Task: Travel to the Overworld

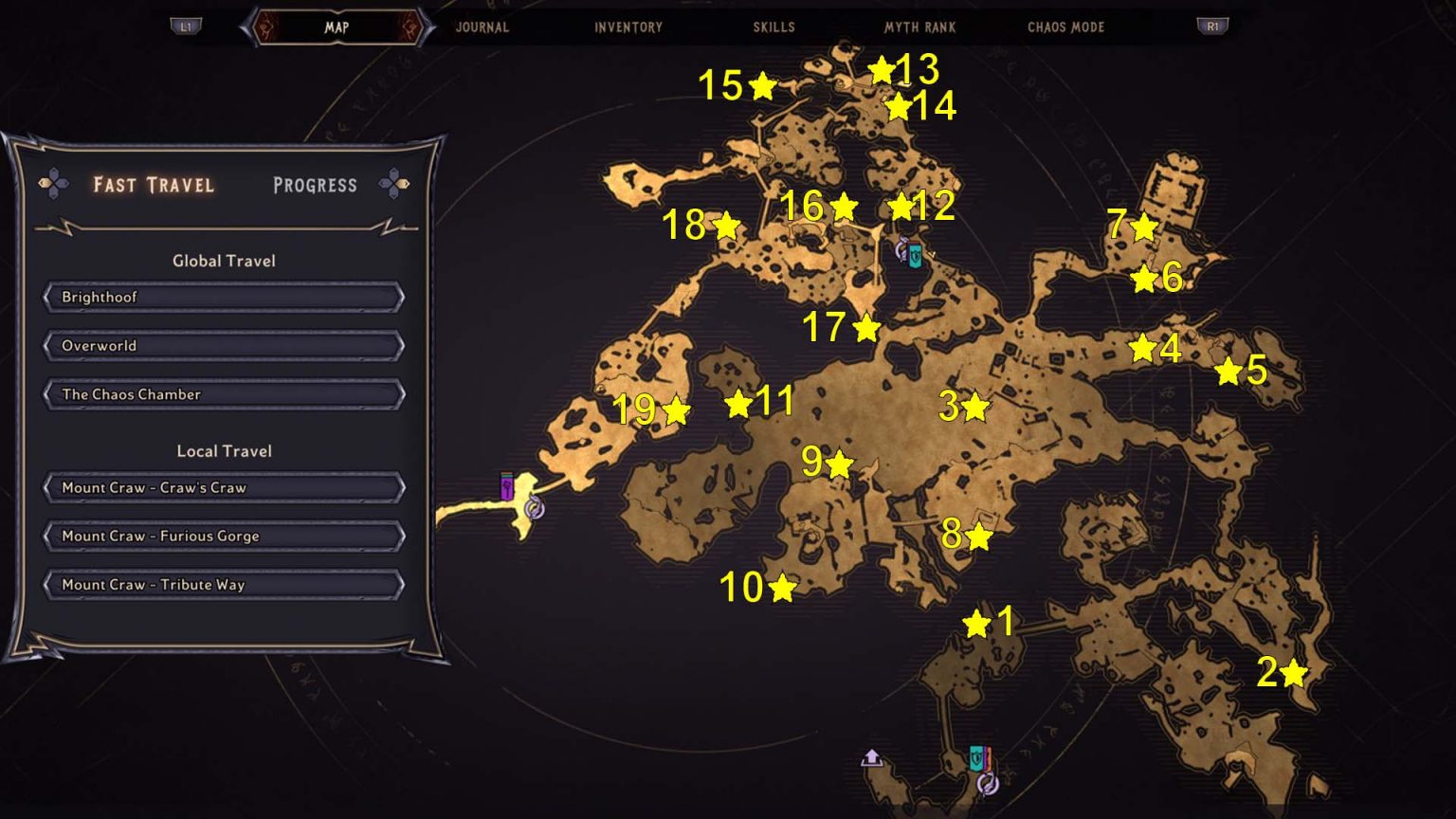Action: tap(222, 345)
